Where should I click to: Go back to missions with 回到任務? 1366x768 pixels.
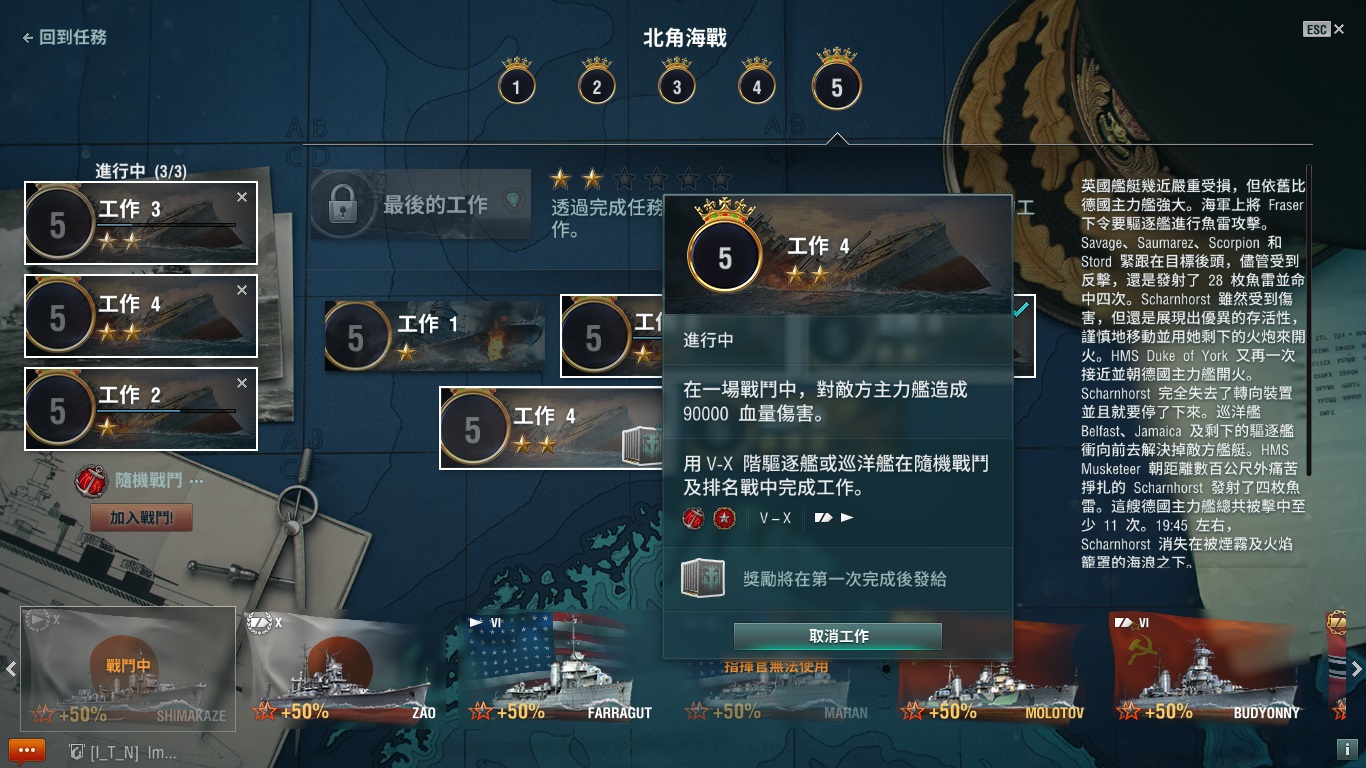tap(65, 37)
